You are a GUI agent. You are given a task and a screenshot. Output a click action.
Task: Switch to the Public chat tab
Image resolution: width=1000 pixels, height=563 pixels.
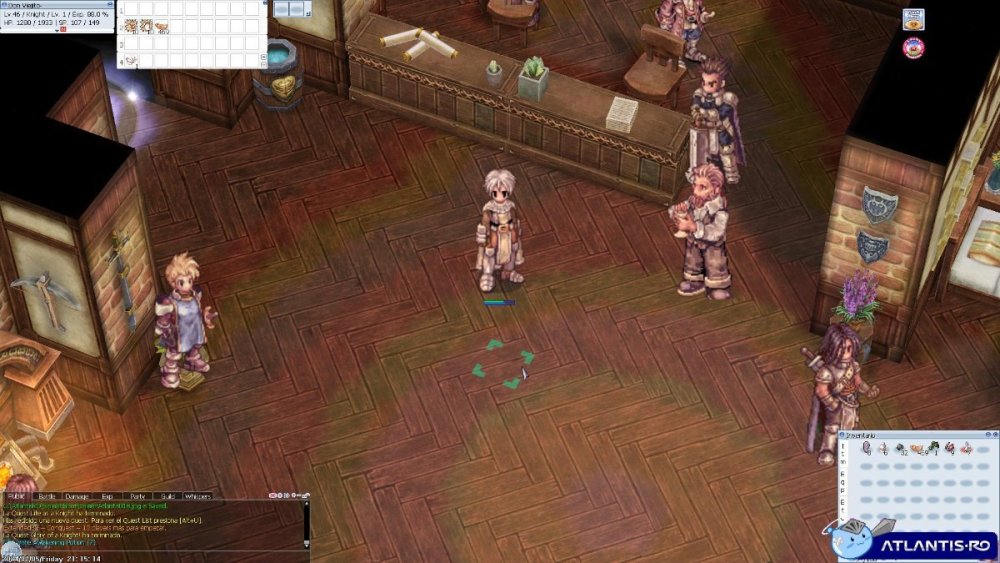16,496
